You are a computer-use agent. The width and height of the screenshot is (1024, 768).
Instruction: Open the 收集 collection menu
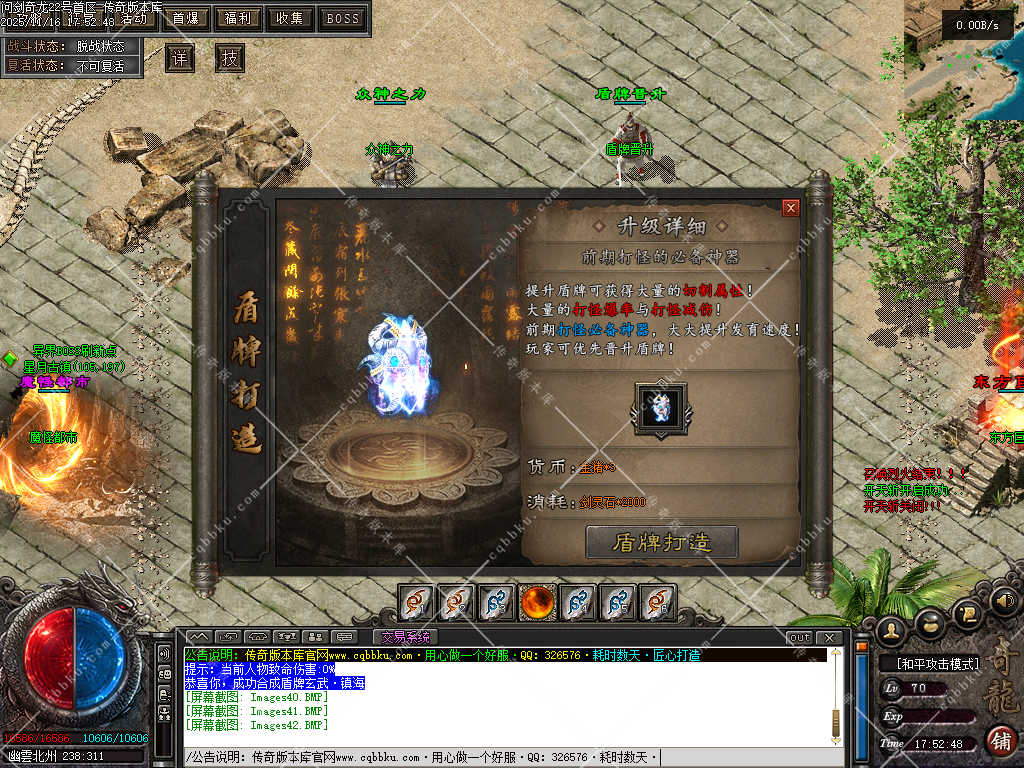coord(290,18)
